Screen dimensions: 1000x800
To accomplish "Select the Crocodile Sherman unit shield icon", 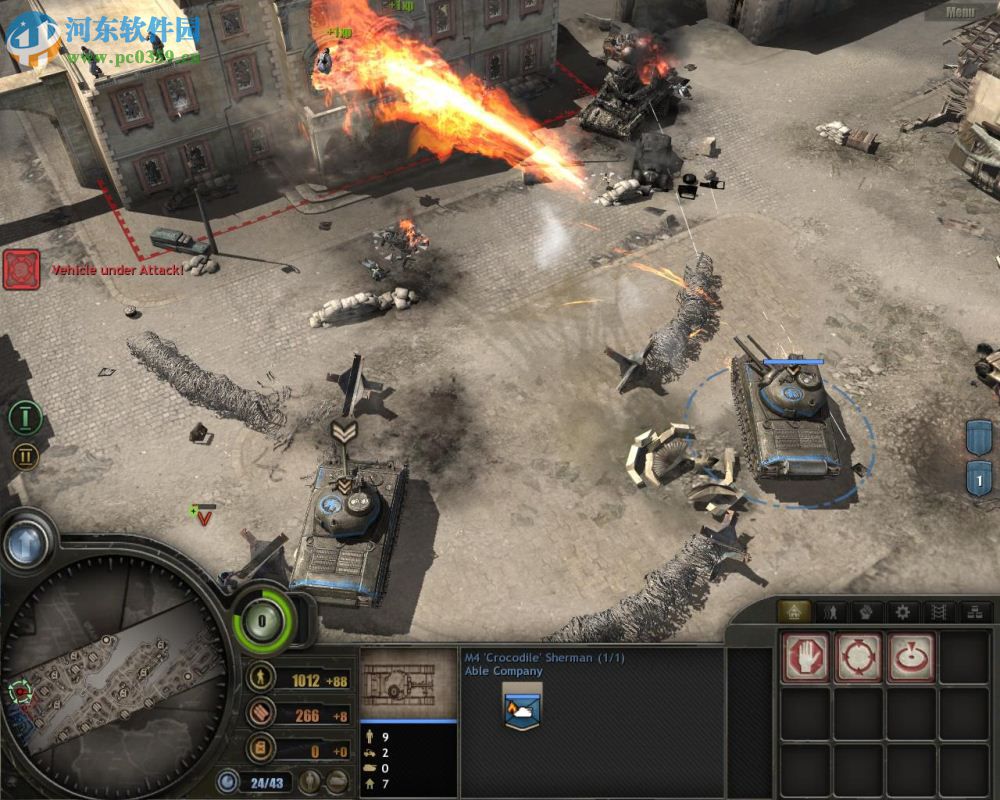I will tap(522, 709).
